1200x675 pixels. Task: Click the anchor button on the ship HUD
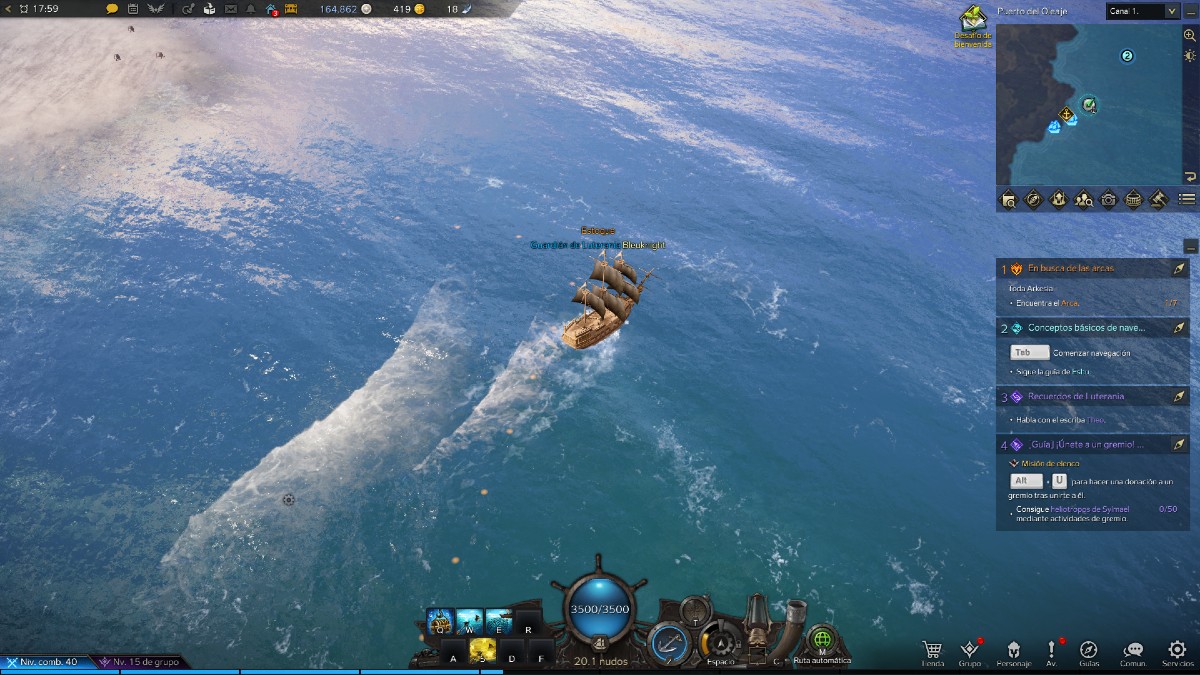(x=666, y=642)
